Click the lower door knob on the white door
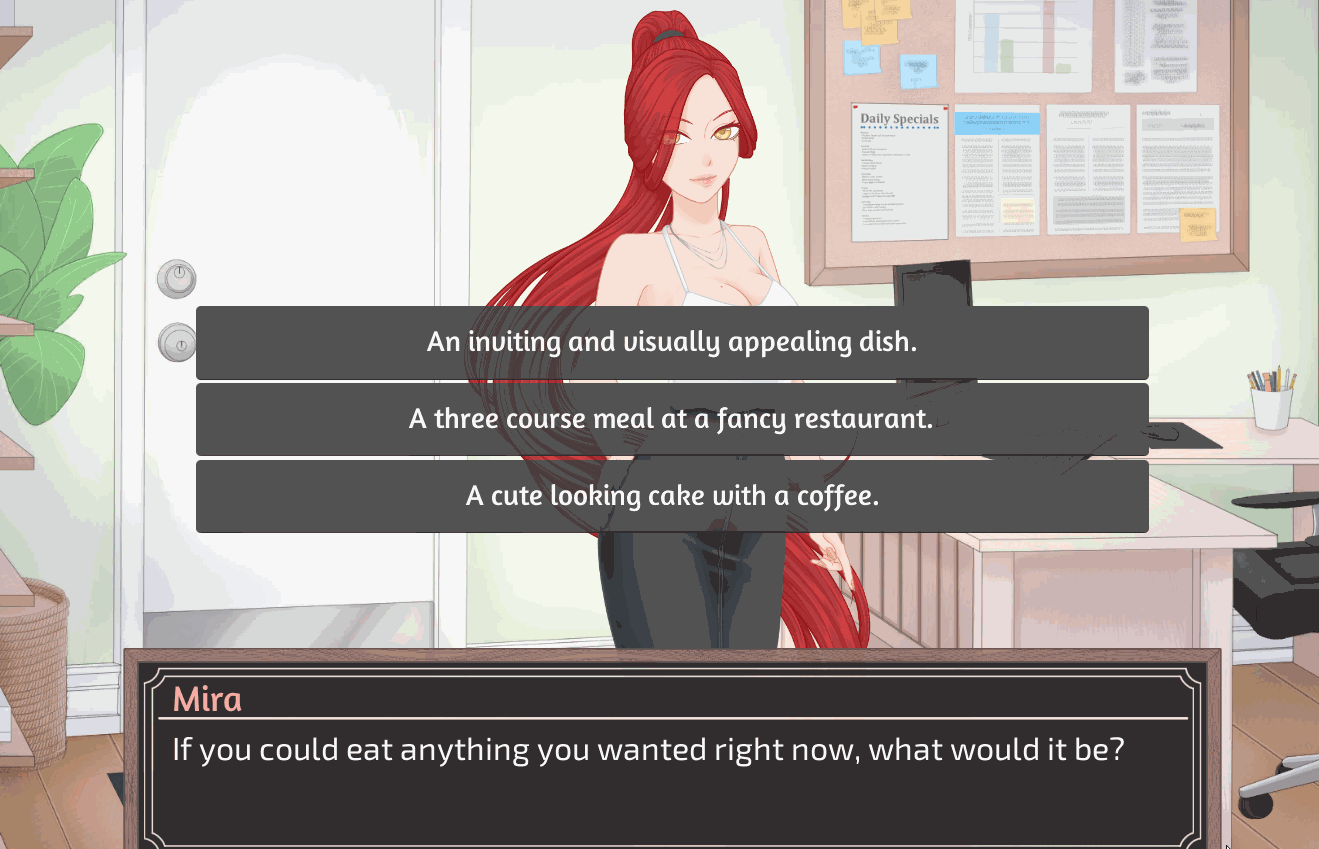 [x=176, y=345]
